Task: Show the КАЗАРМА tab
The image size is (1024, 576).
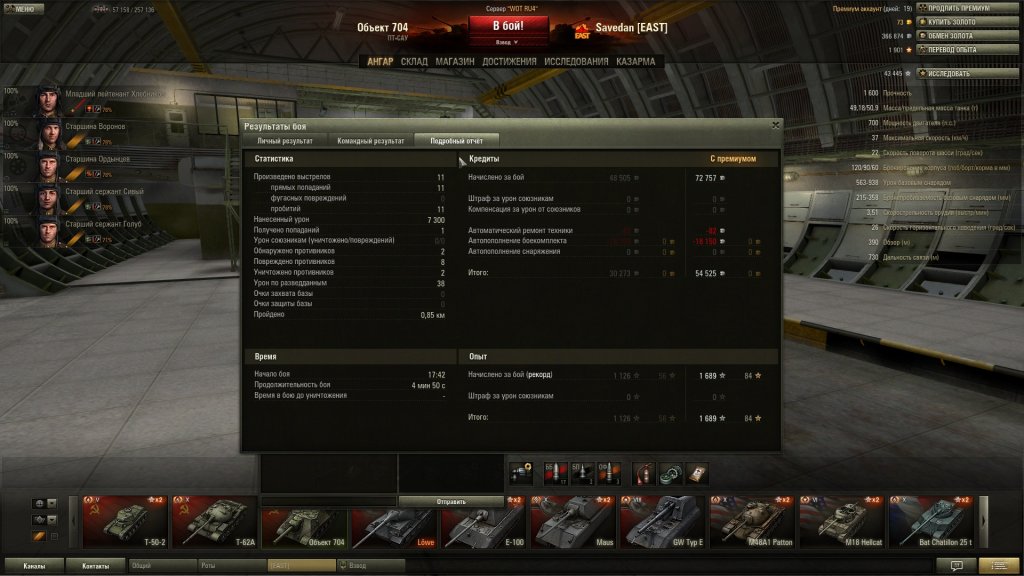Action: coord(635,62)
